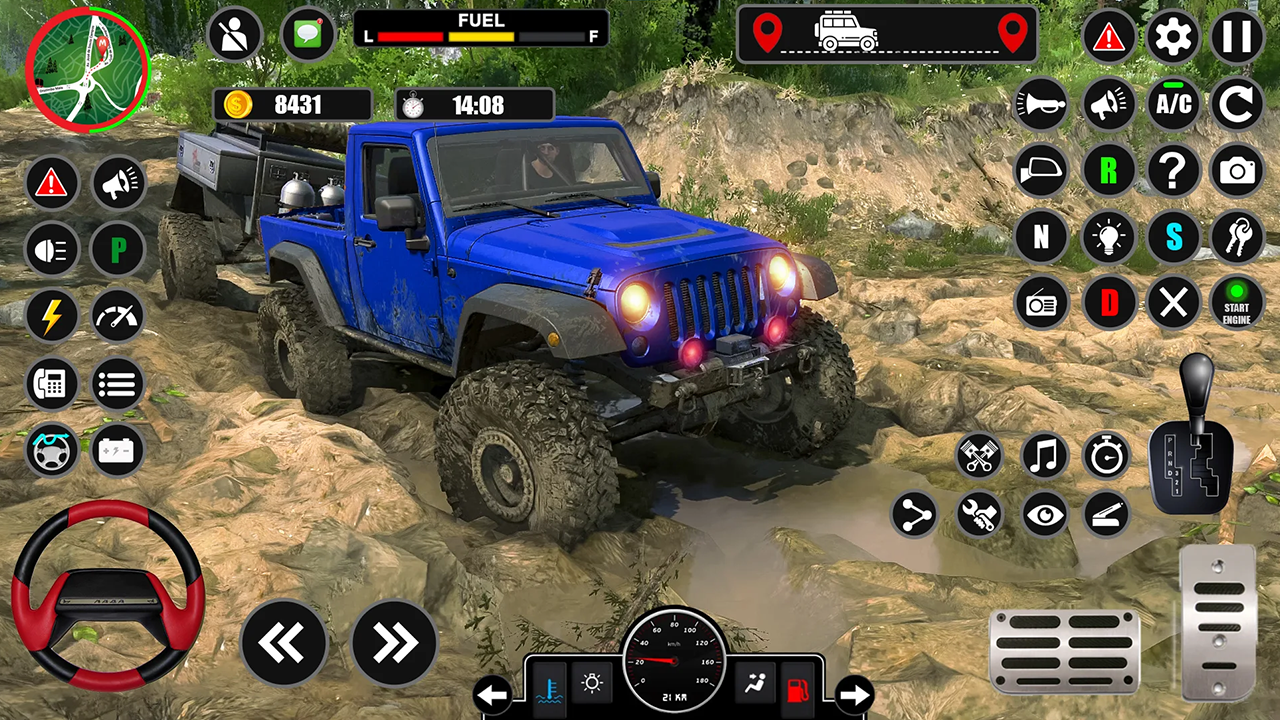Check fuel level on the FUEL gauge
Image resolution: width=1280 pixels, height=720 pixels.
pyautogui.click(x=480, y=28)
